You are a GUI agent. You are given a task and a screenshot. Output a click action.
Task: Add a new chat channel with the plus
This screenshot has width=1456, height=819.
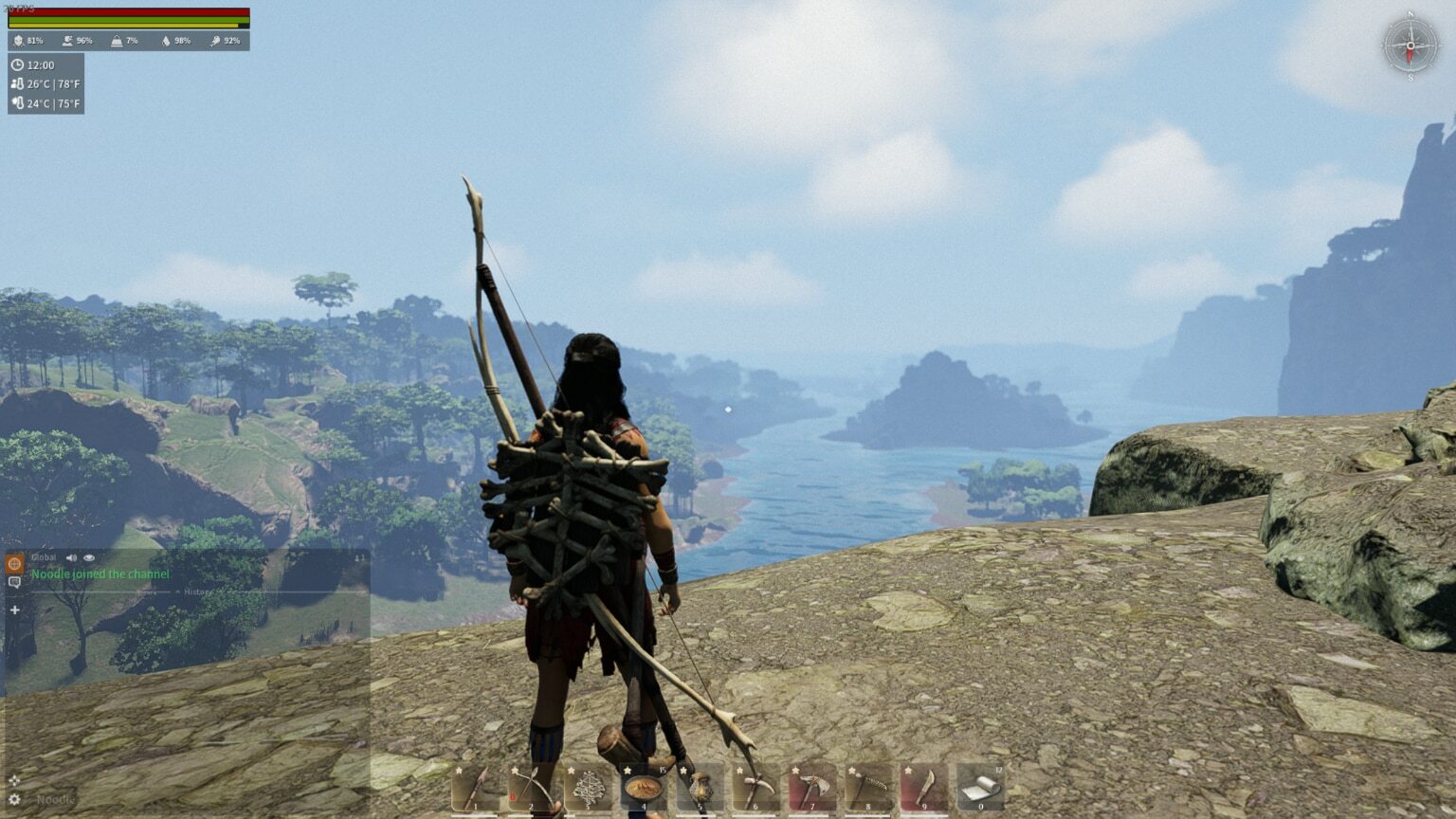14,610
